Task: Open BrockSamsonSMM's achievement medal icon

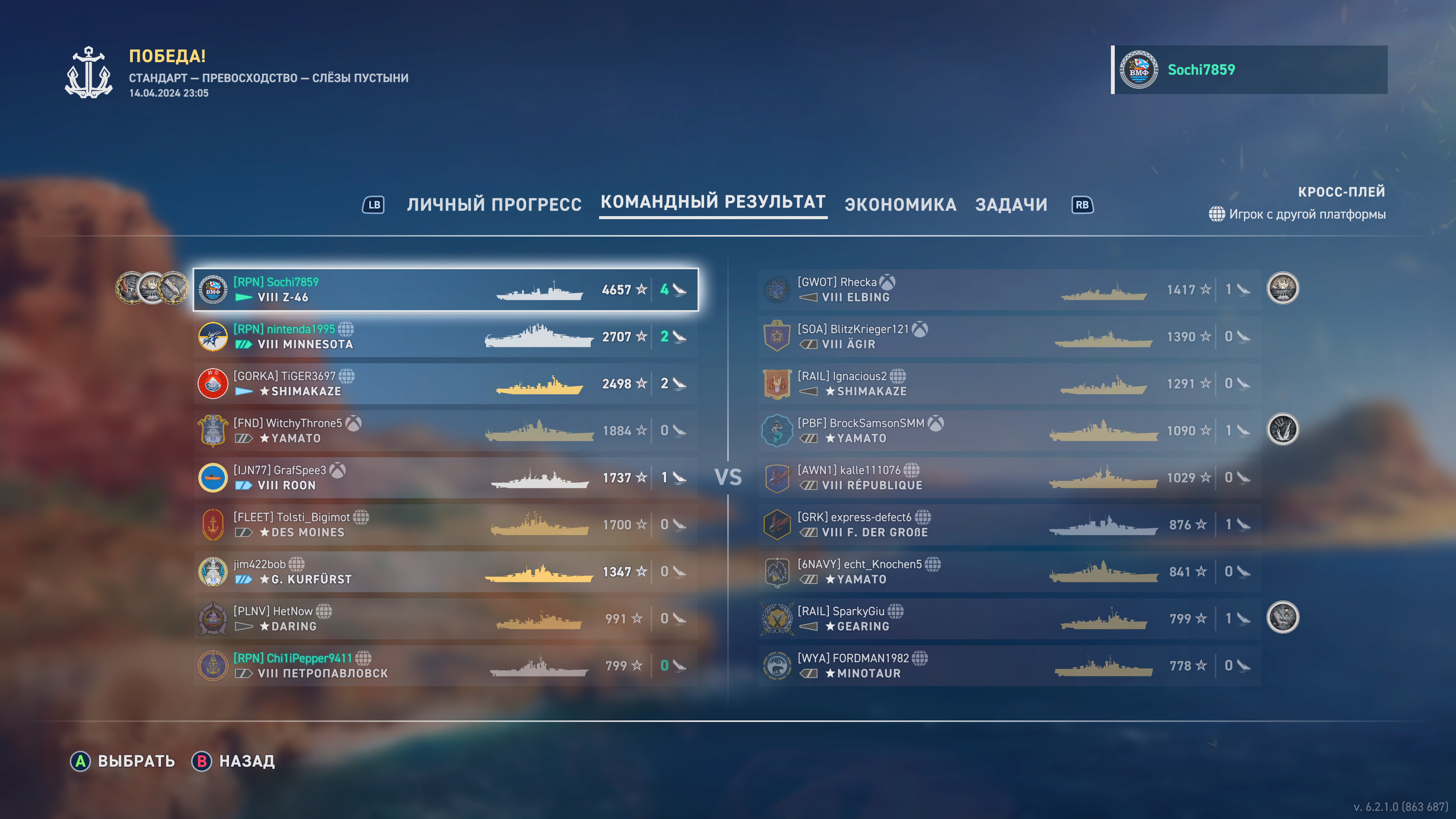Action: point(1284,430)
